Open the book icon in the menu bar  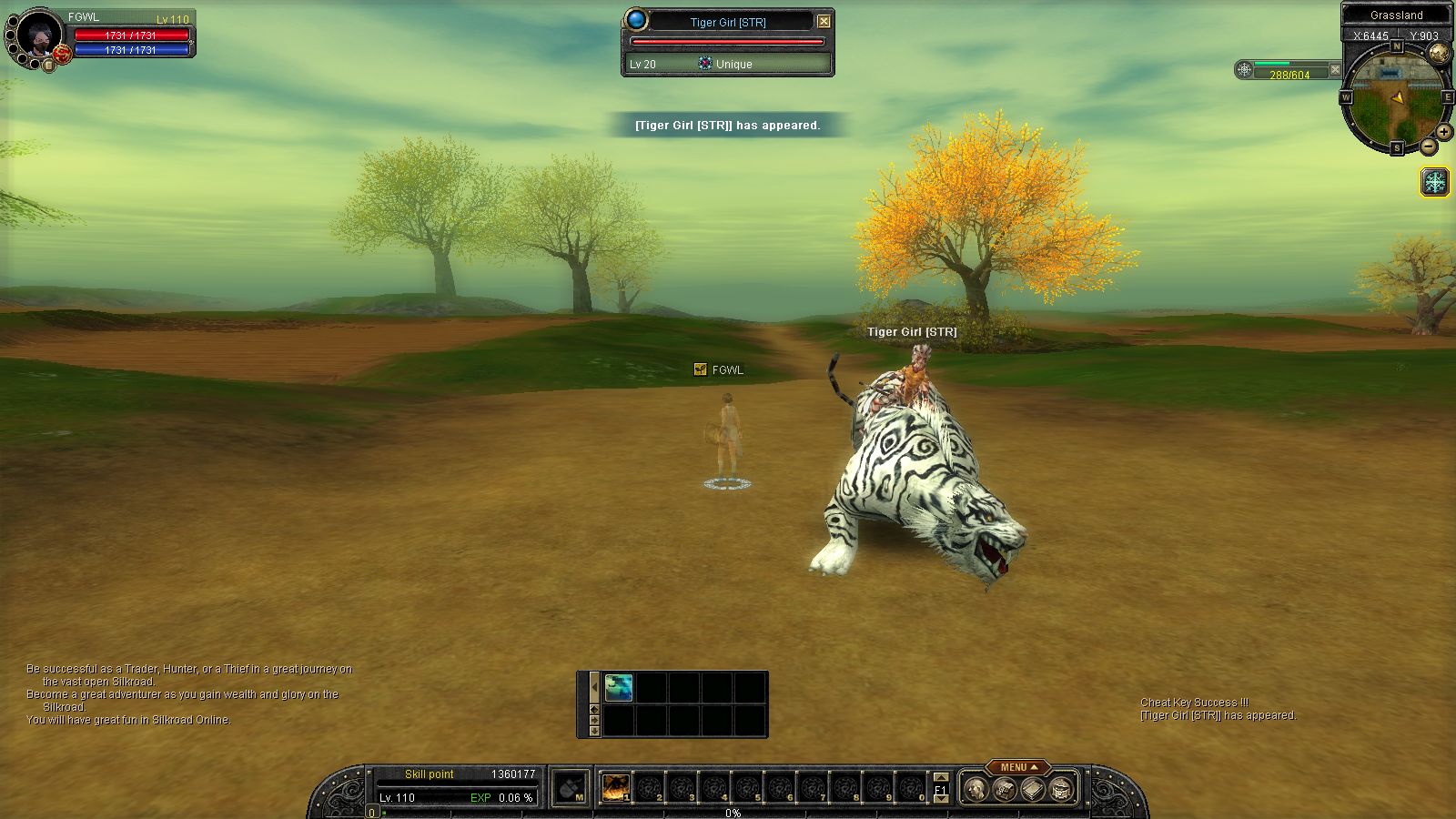(x=1032, y=789)
